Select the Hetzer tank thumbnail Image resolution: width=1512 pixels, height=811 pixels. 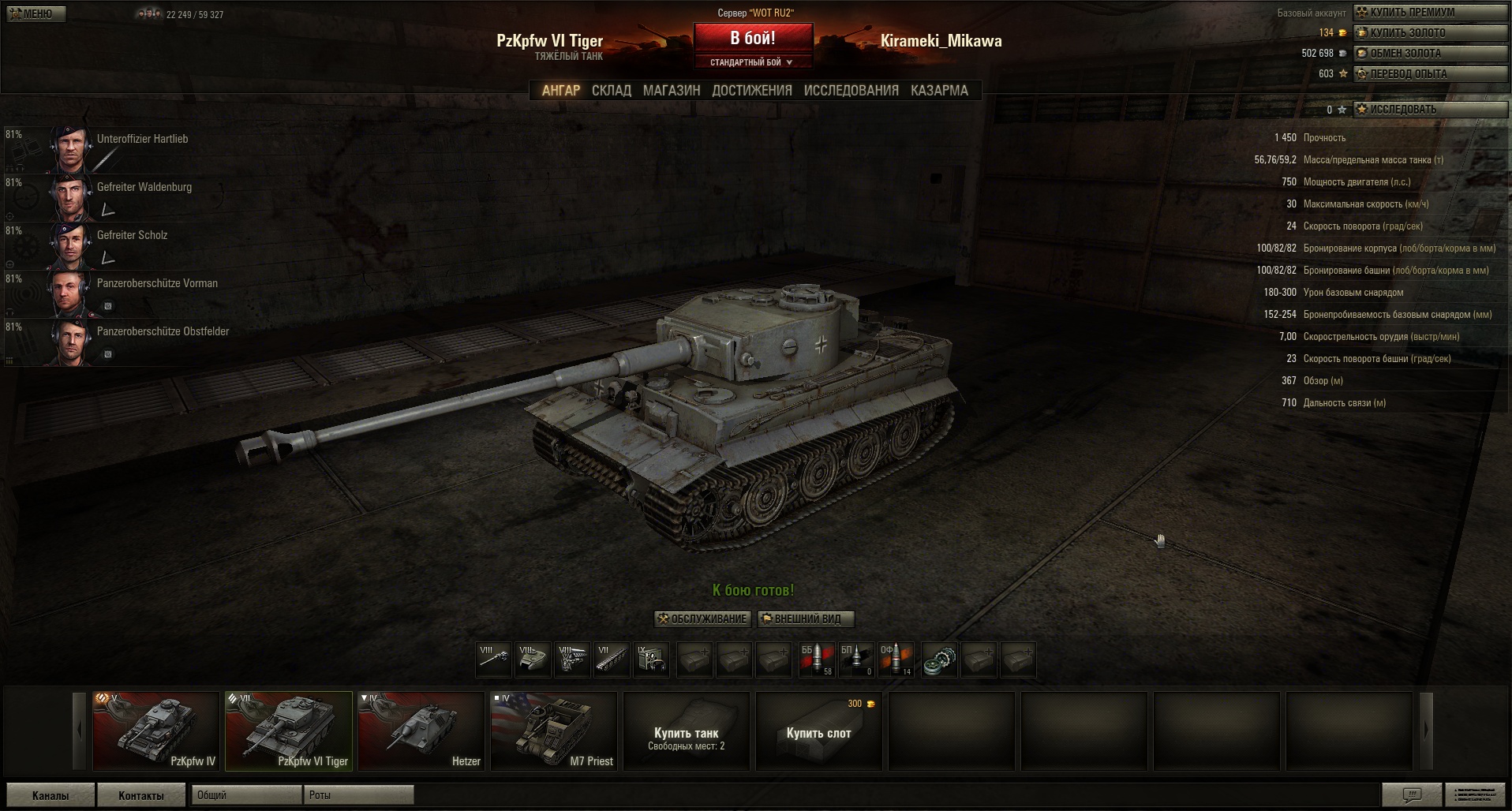coord(421,731)
